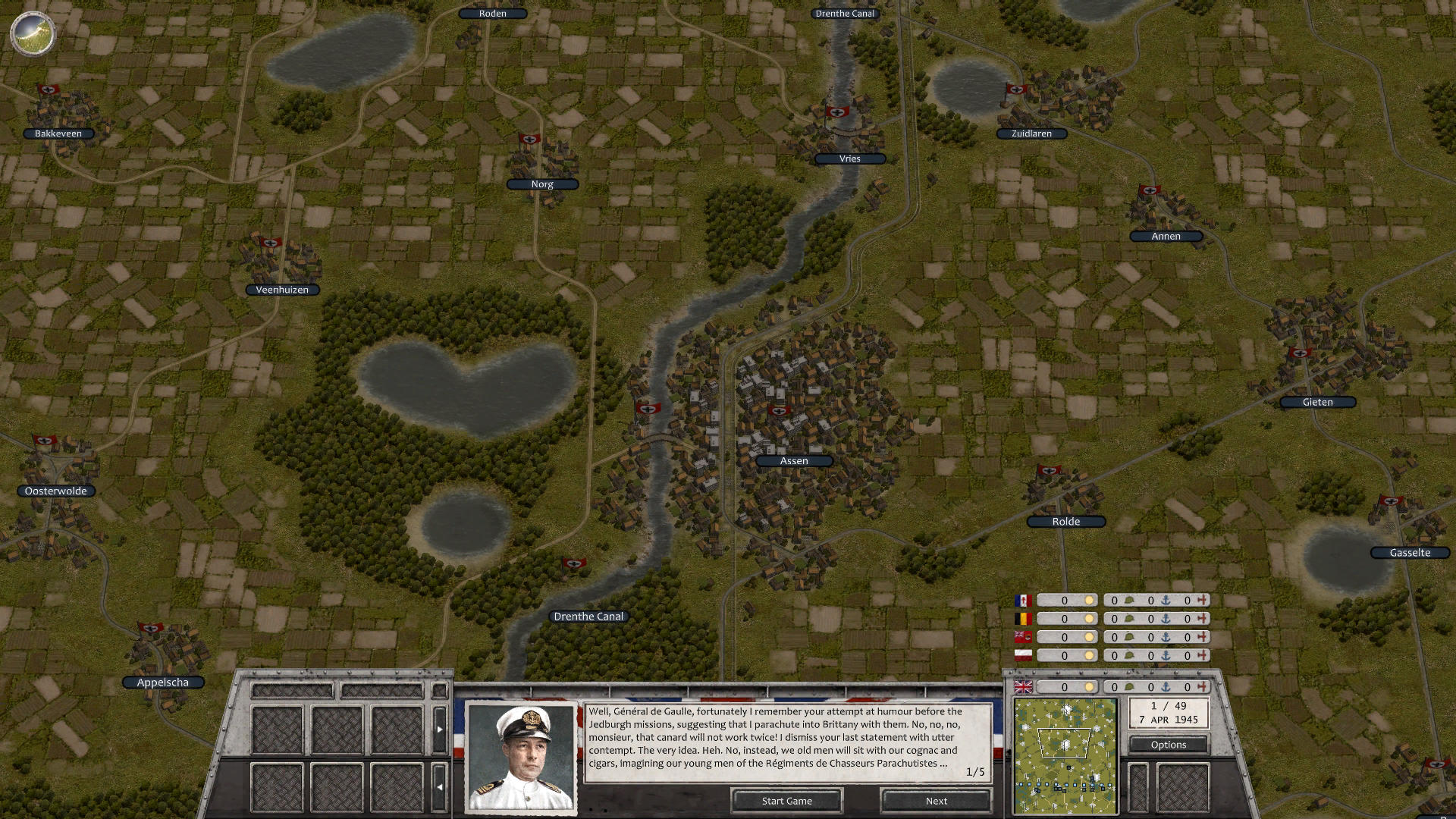Open the Options menu

tap(1169, 745)
